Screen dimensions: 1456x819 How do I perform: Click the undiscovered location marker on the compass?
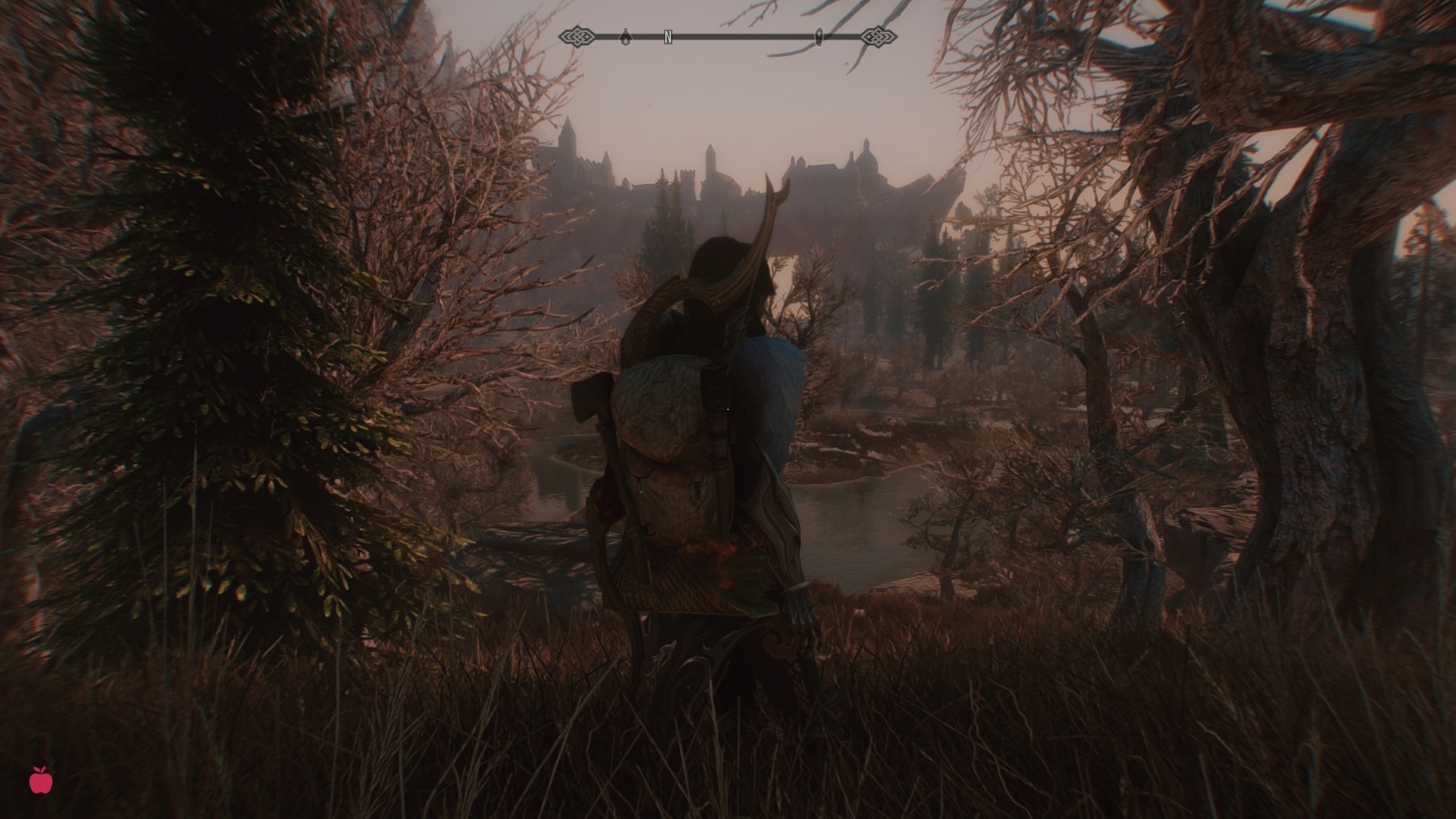820,35
